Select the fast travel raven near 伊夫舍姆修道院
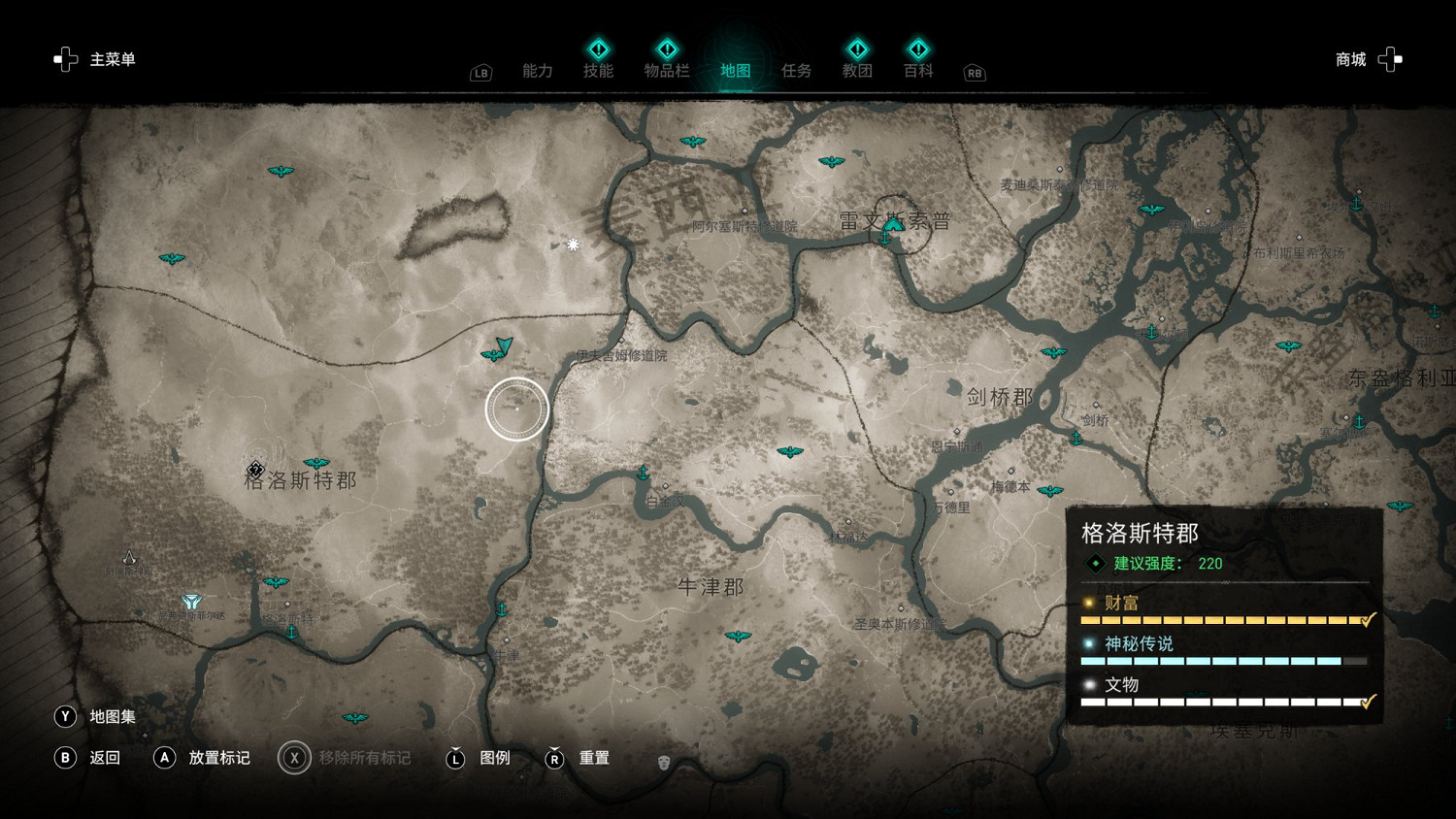This screenshot has width=1456, height=819. 493,355
